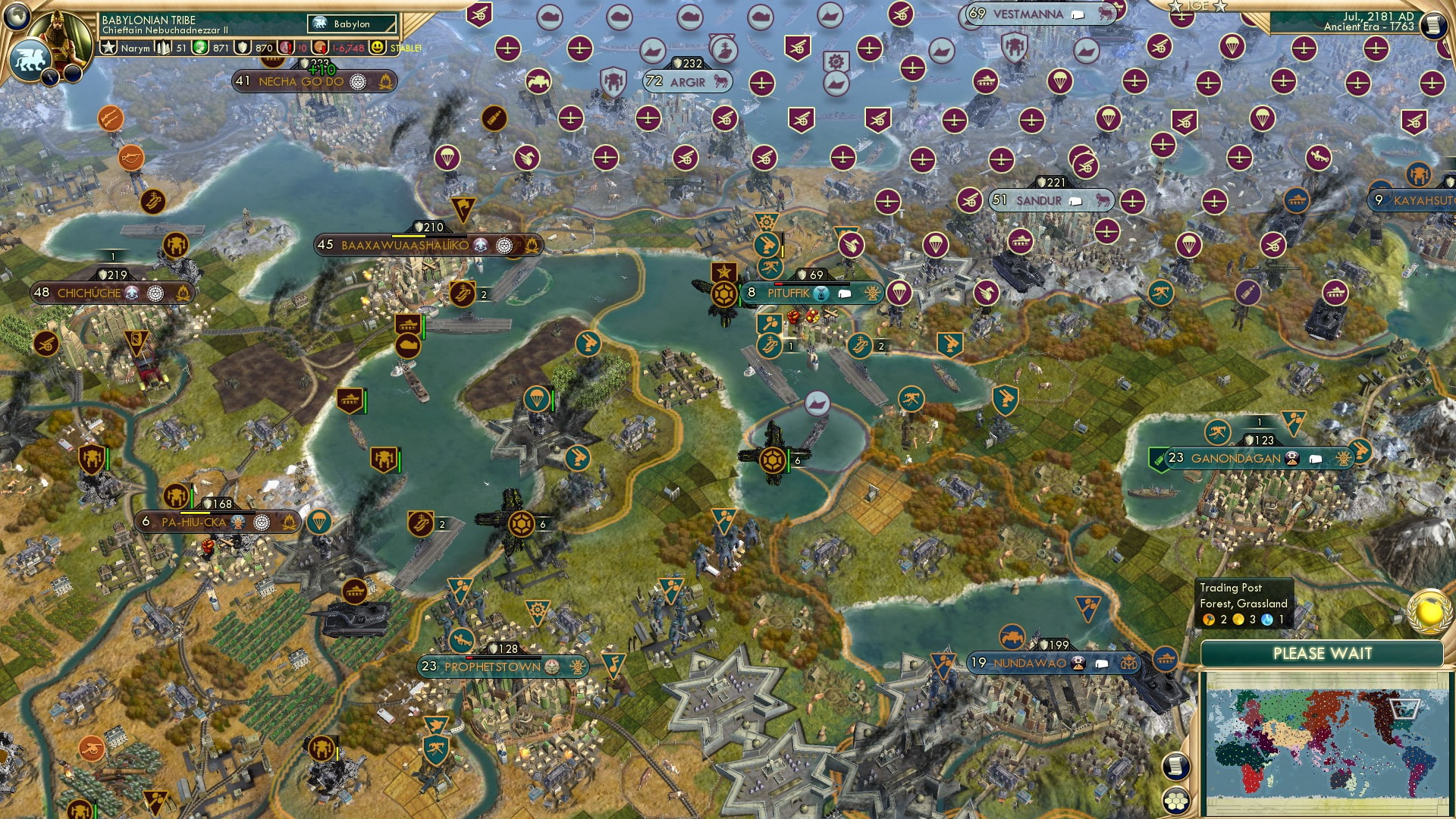Click the PLEASE WAIT banner

pyautogui.click(x=1323, y=652)
